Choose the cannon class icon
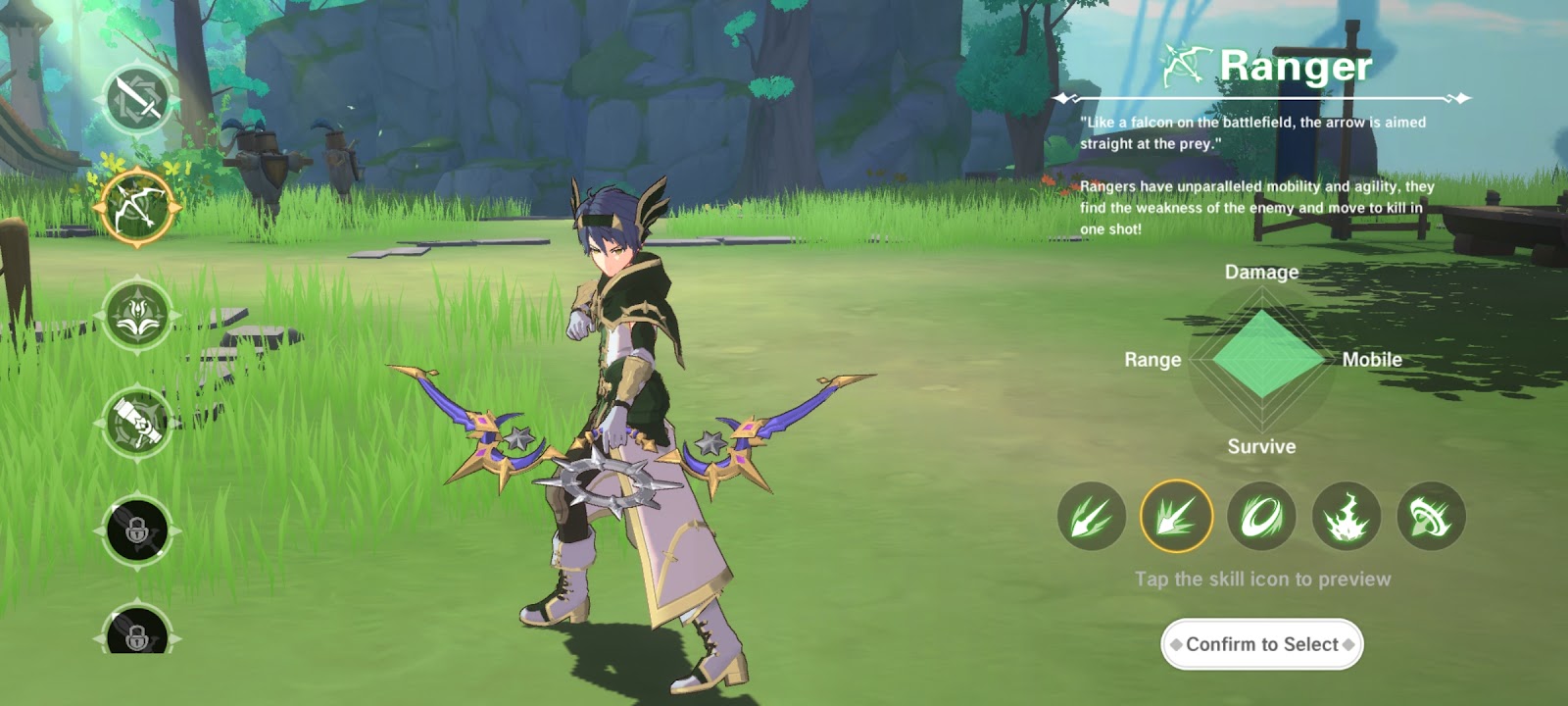Screen dimensions: 1568x706 tap(138, 423)
